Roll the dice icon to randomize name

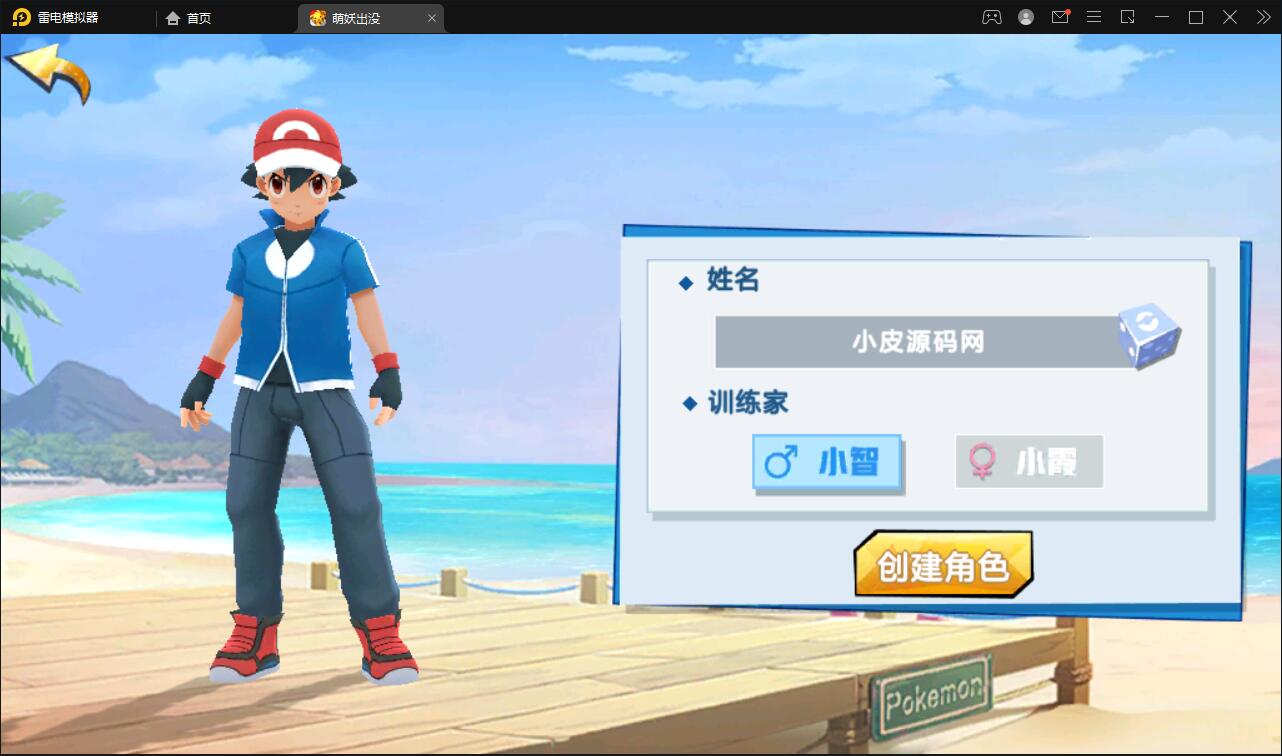[x=1152, y=339]
